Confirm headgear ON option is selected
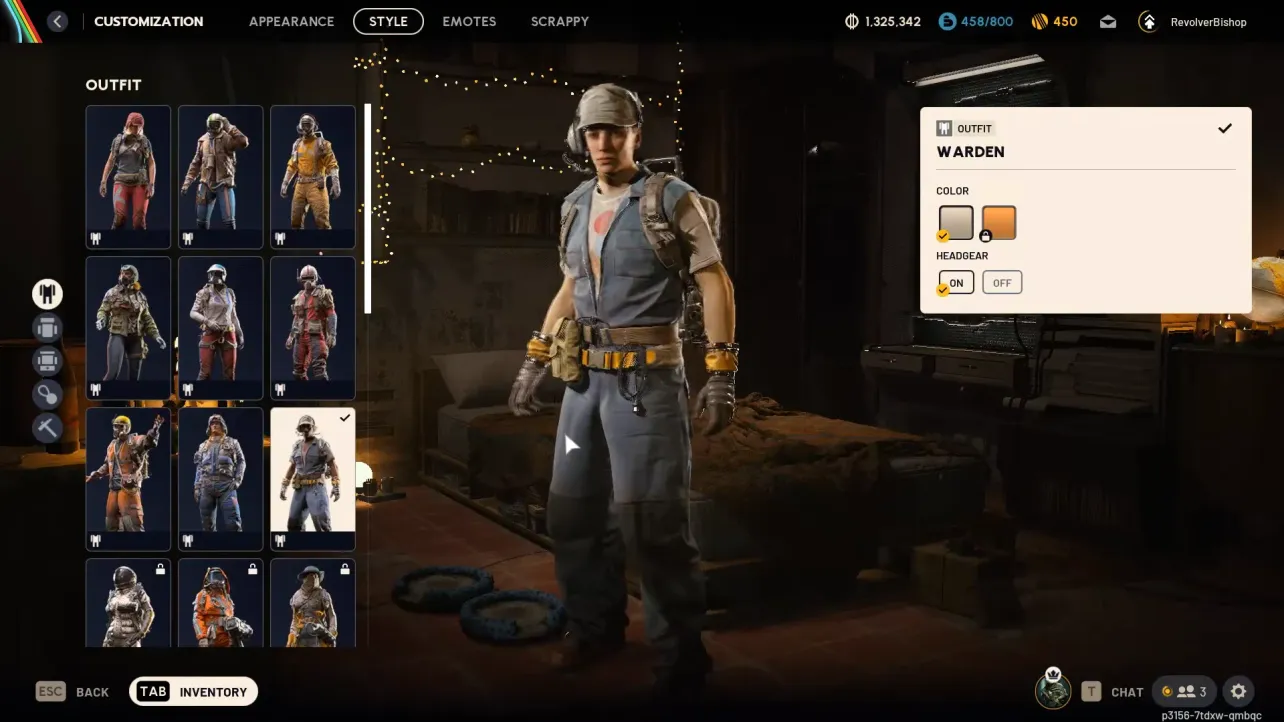 tap(955, 282)
